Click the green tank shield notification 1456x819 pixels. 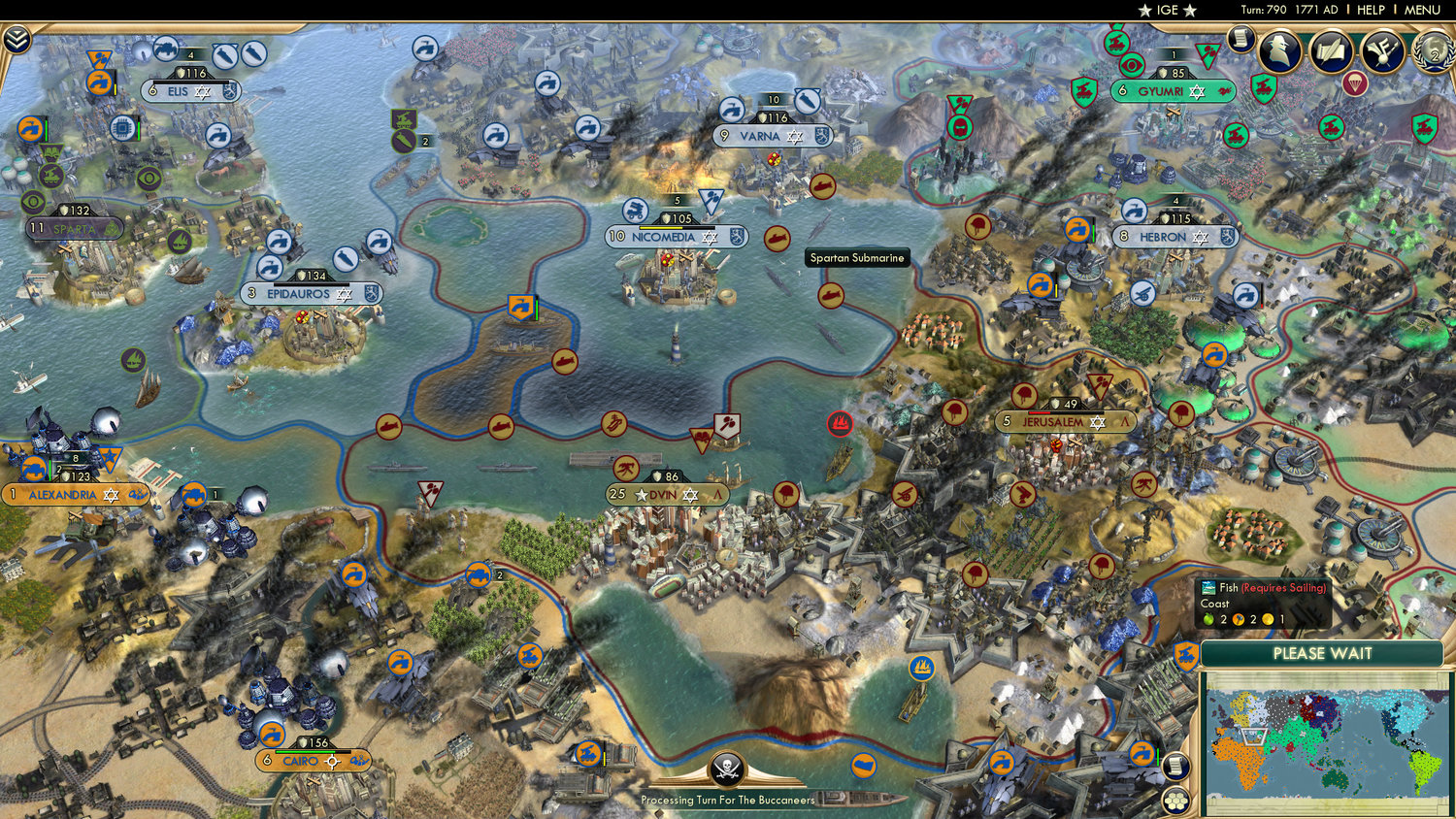1263,87
